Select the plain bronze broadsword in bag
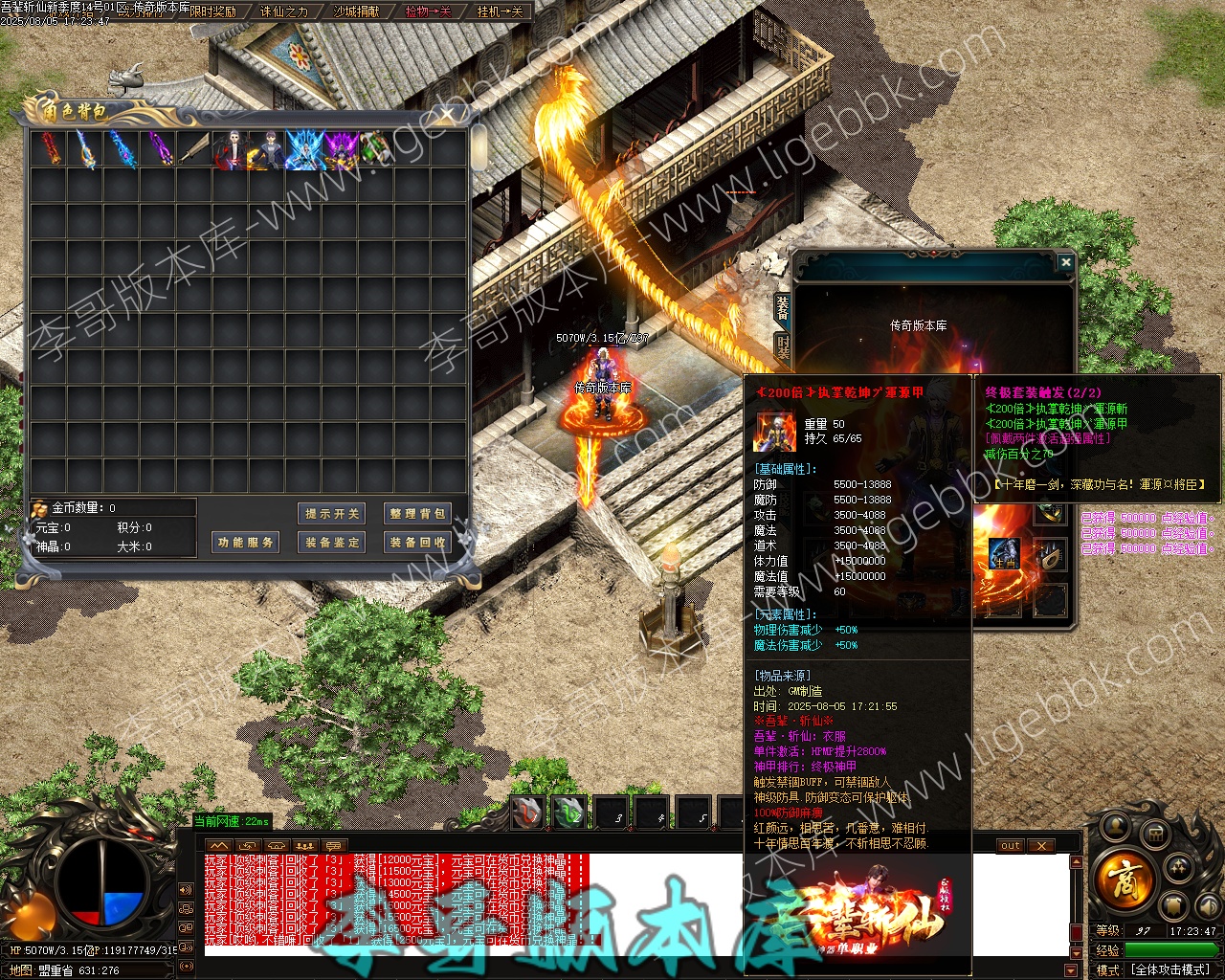 (x=195, y=150)
